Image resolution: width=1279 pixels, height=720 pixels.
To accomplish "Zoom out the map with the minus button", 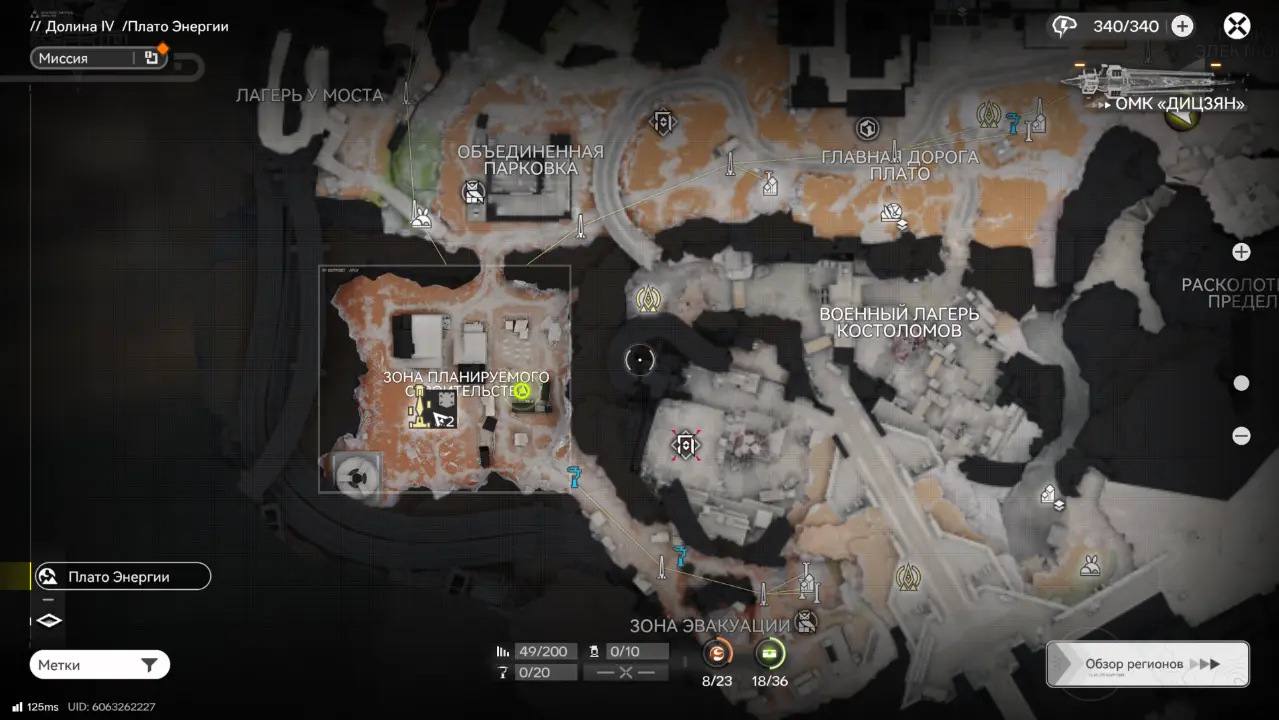I will (x=1241, y=436).
